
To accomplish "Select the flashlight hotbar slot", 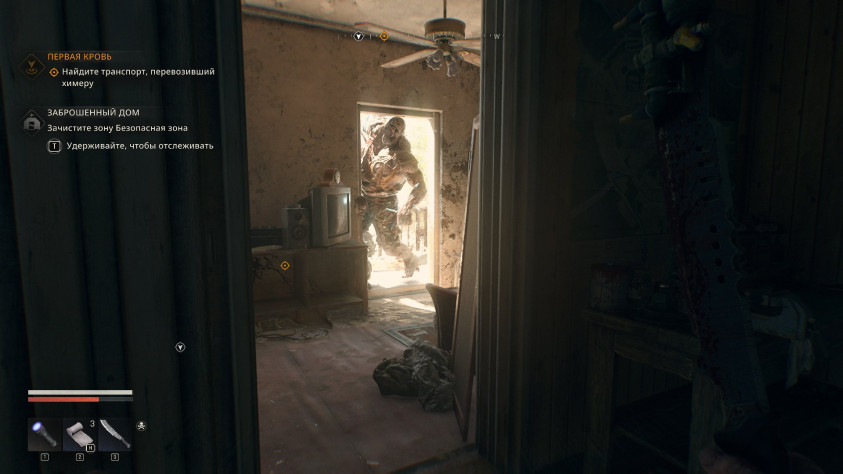I will [45, 434].
